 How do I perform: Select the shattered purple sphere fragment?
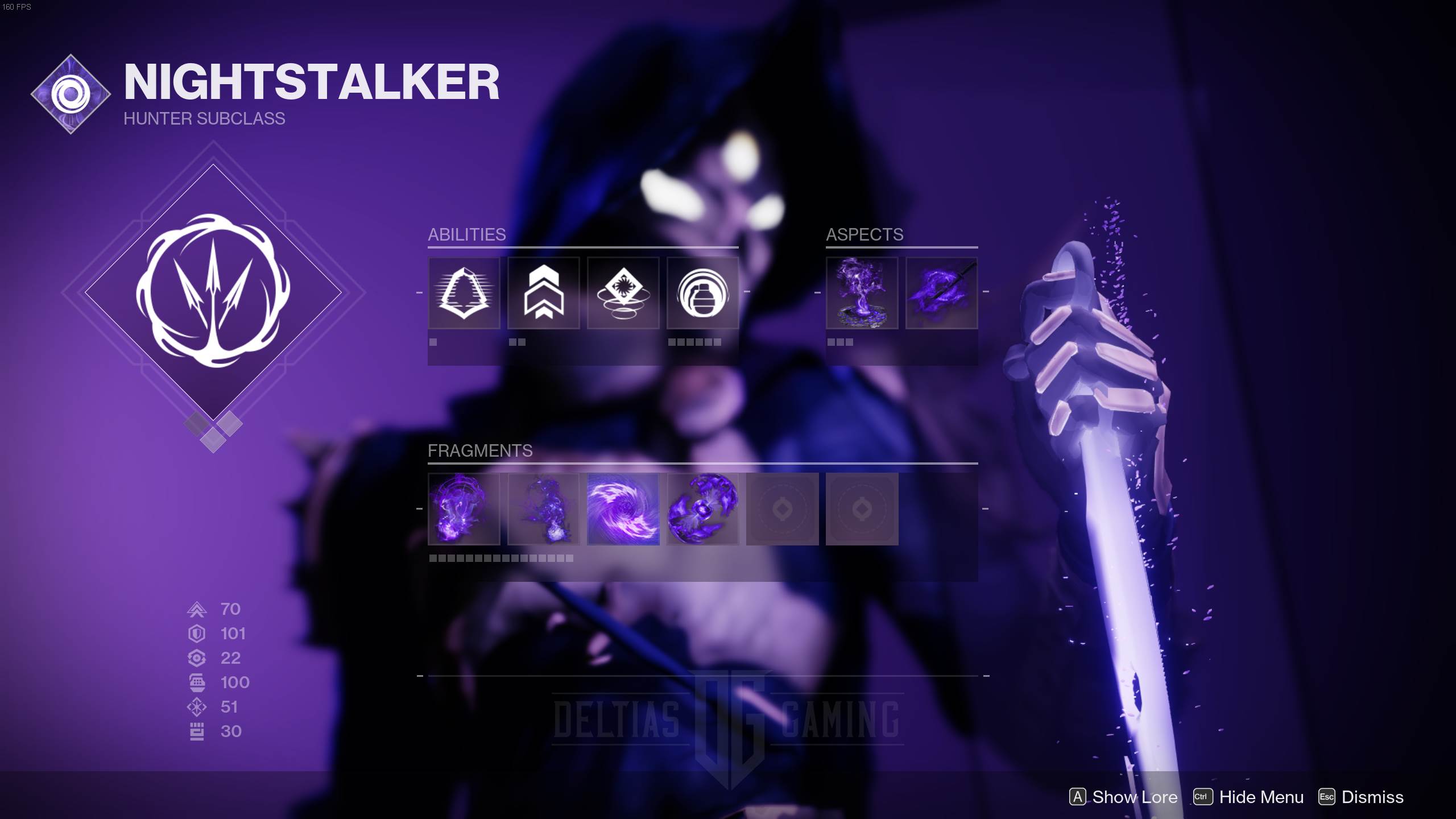coord(702,509)
